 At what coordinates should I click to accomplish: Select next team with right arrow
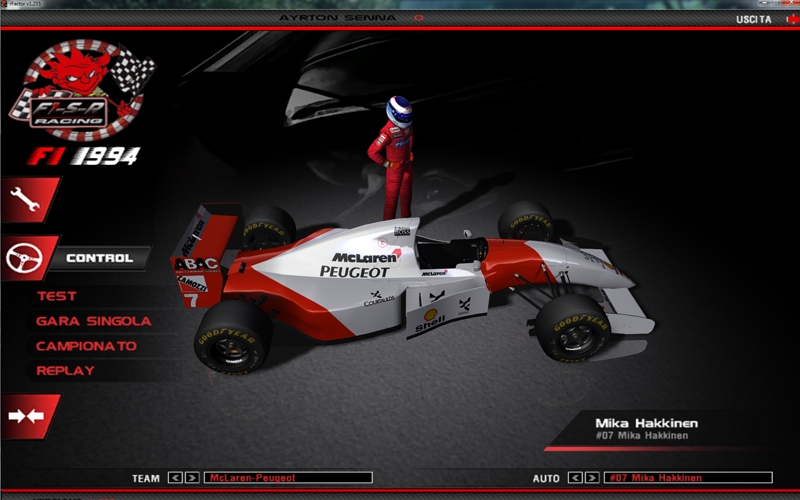click(191, 478)
